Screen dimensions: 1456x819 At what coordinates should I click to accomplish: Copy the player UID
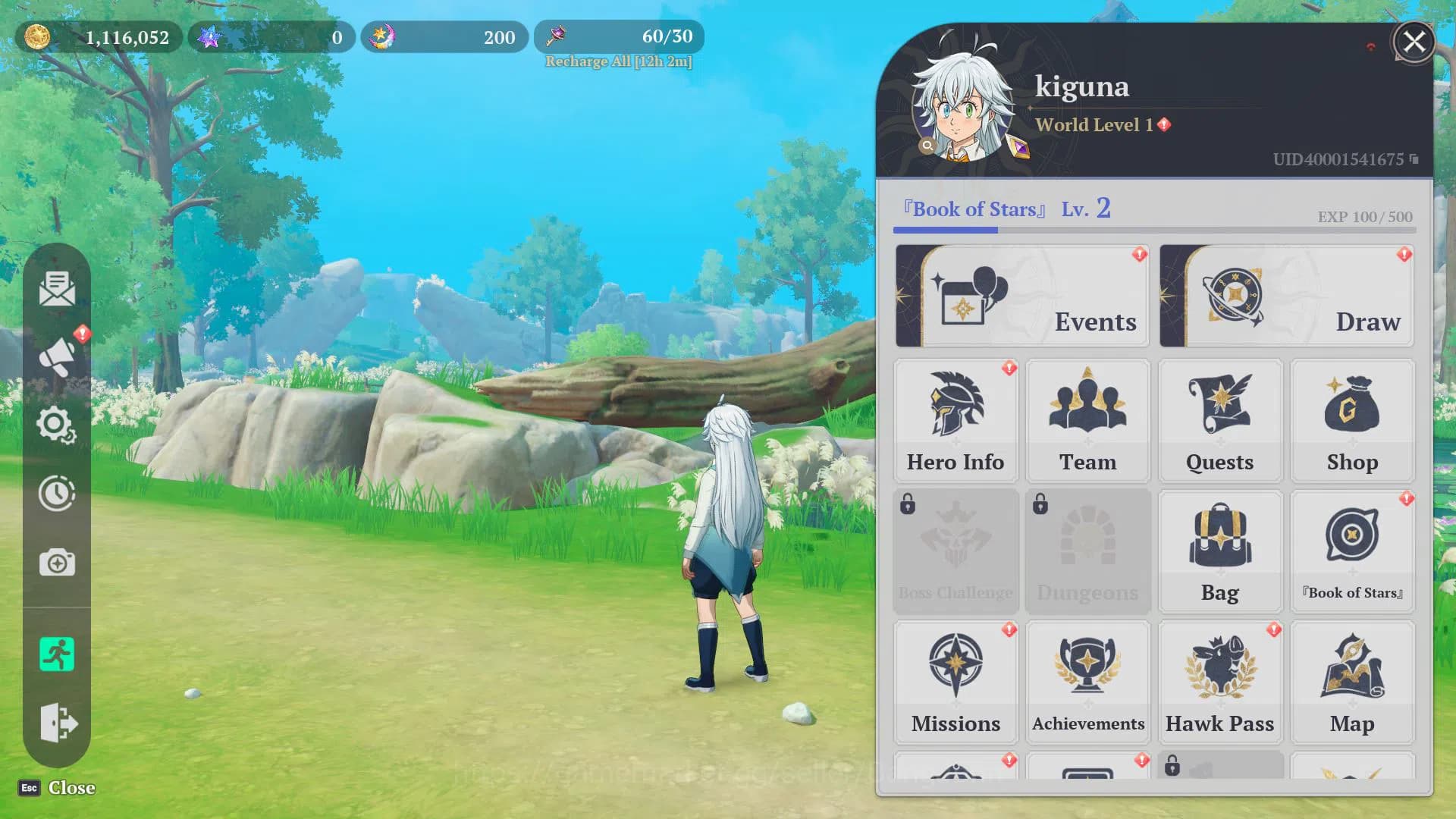1414,159
